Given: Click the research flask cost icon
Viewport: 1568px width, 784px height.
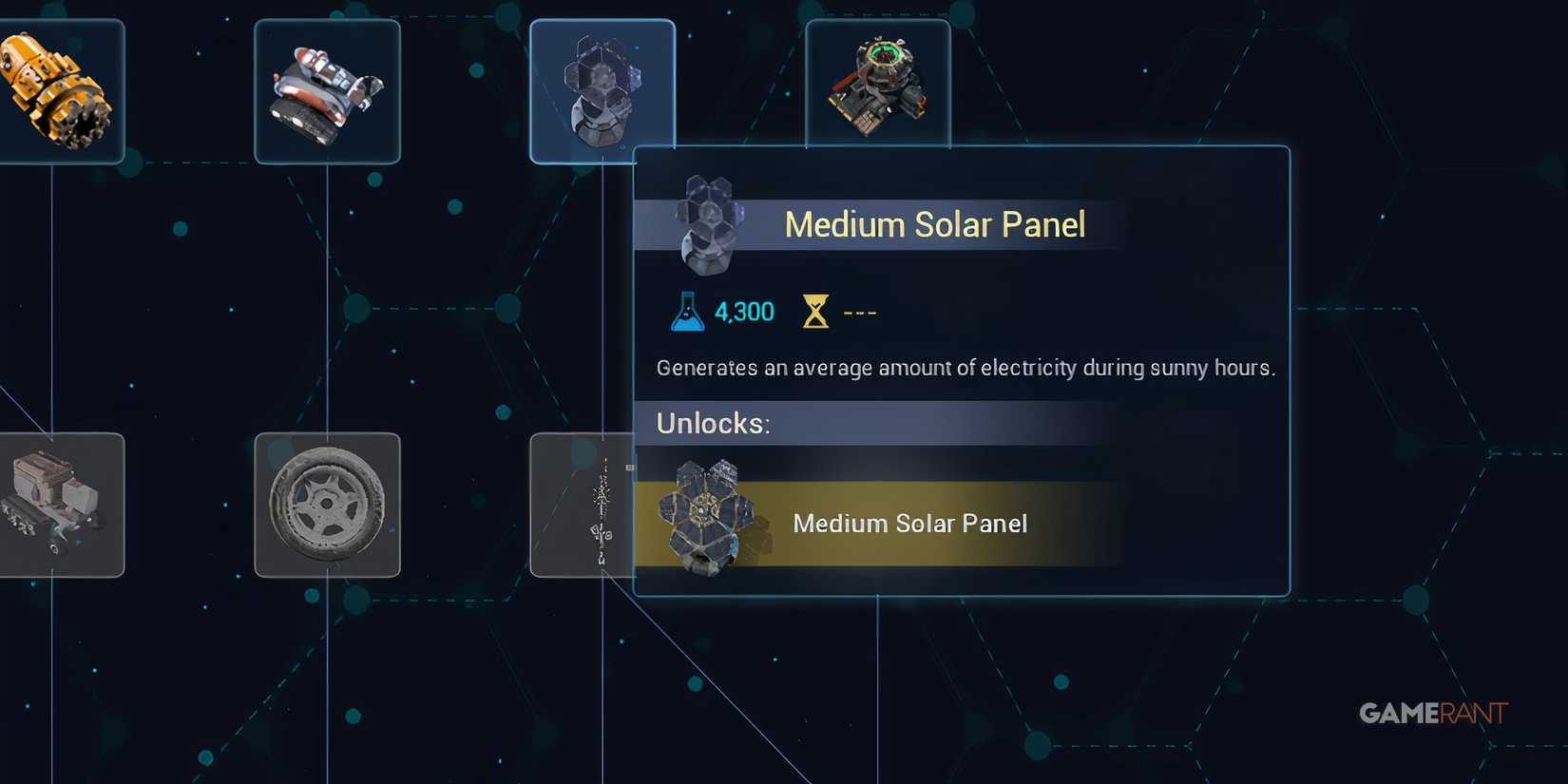Looking at the screenshot, I should point(686,309).
